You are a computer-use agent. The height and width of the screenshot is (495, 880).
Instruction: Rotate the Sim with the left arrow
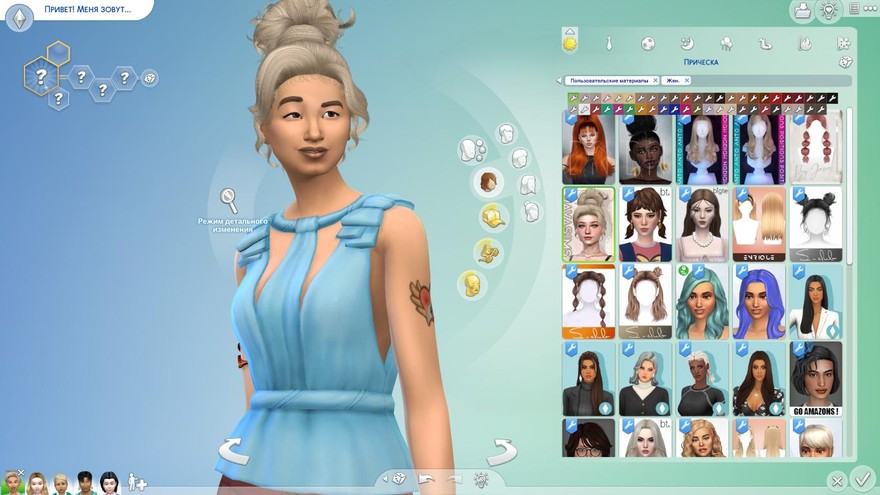tap(233, 450)
